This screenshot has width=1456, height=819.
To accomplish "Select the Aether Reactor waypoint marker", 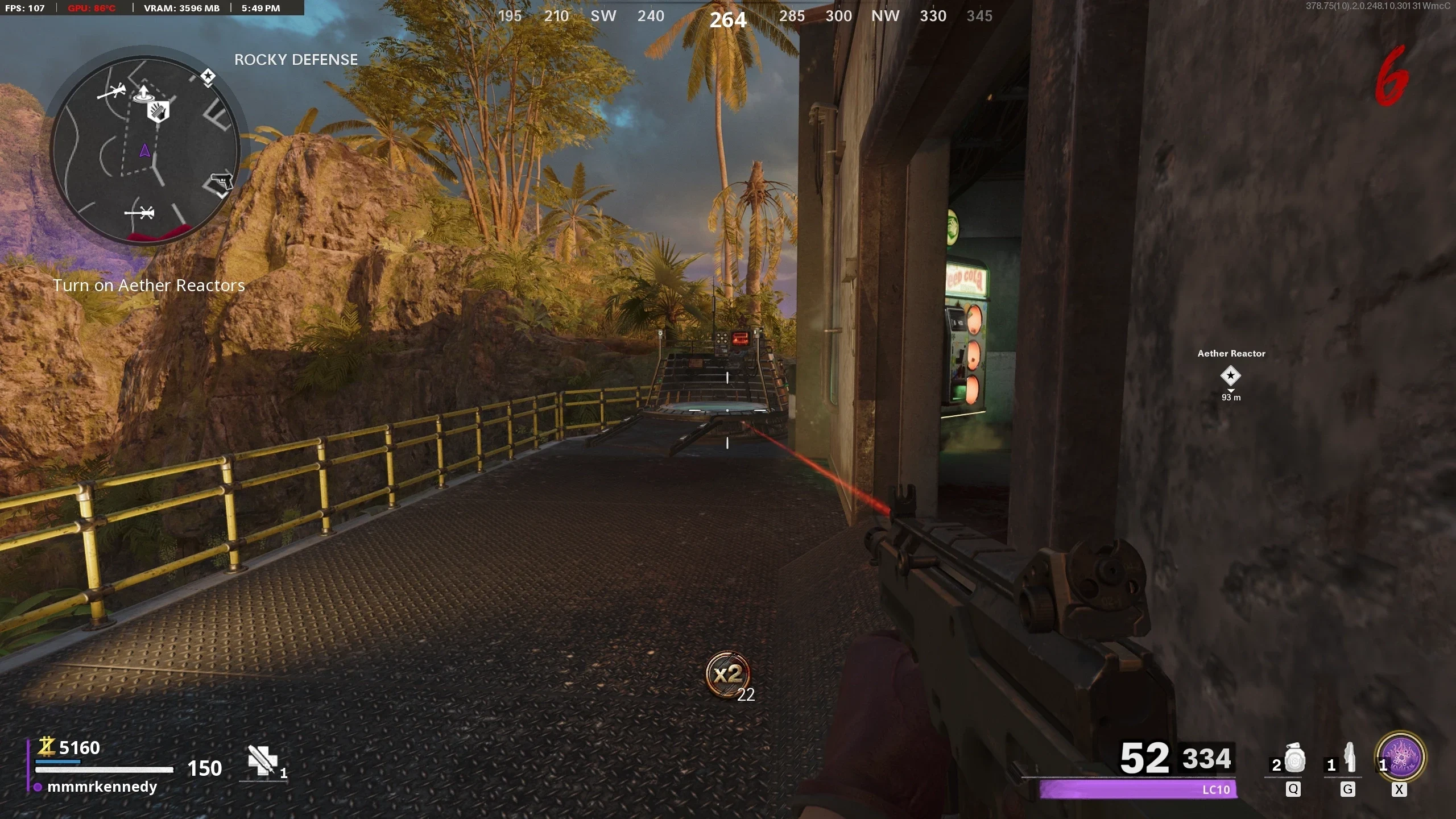I will 1230,375.
